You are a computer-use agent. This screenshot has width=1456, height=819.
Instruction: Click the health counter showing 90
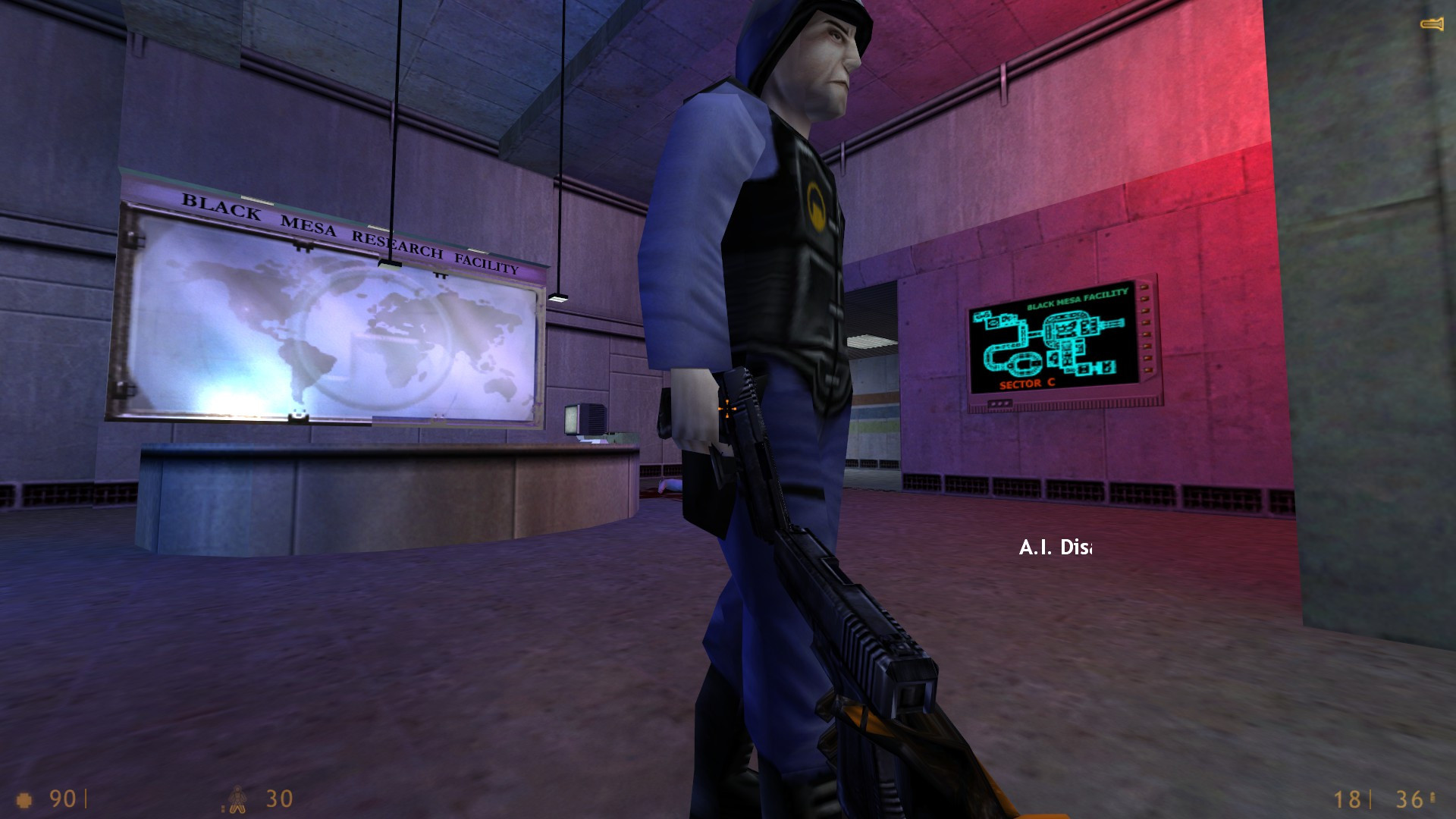tap(61, 798)
